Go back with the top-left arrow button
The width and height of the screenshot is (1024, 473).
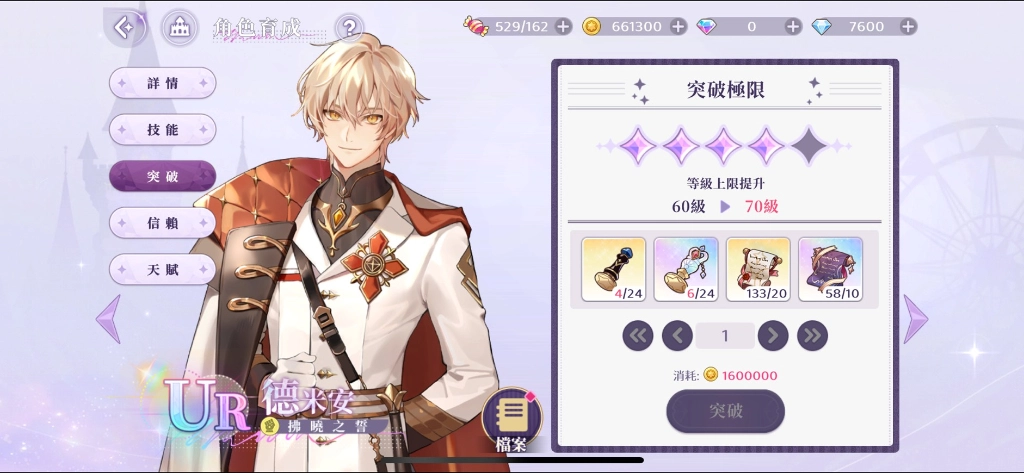click(125, 27)
